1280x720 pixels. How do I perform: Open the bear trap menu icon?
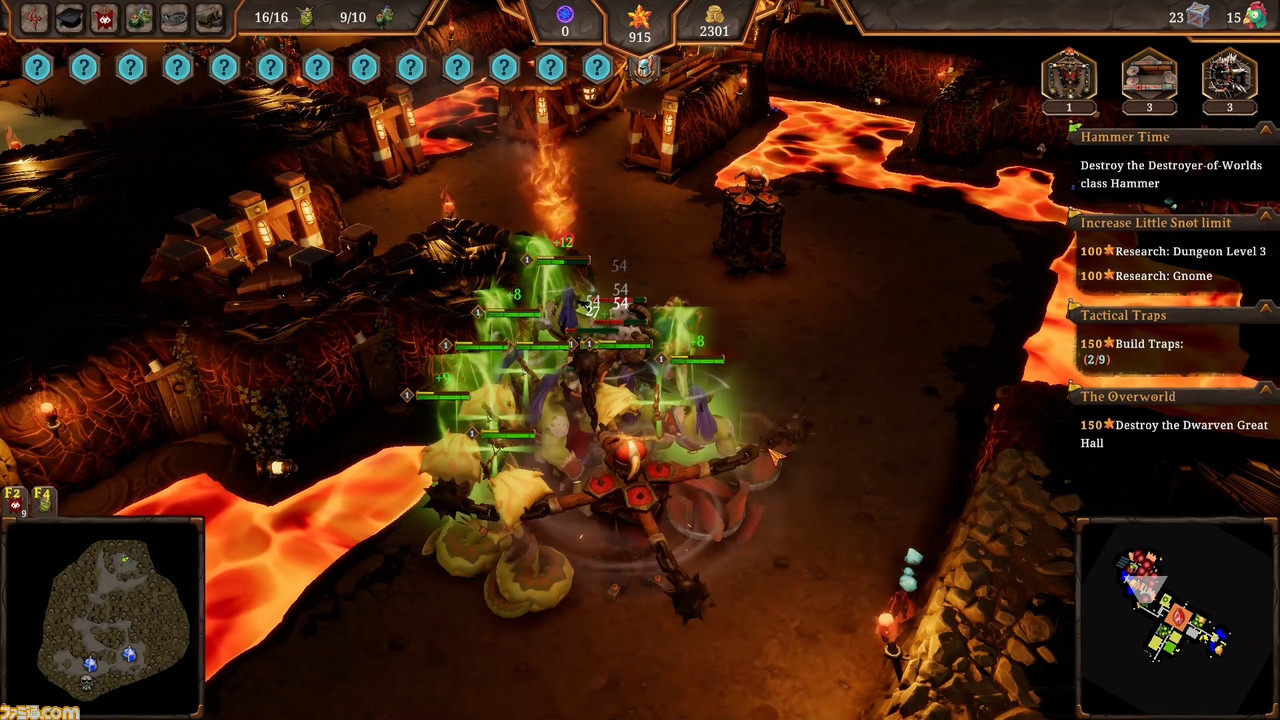coord(175,18)
